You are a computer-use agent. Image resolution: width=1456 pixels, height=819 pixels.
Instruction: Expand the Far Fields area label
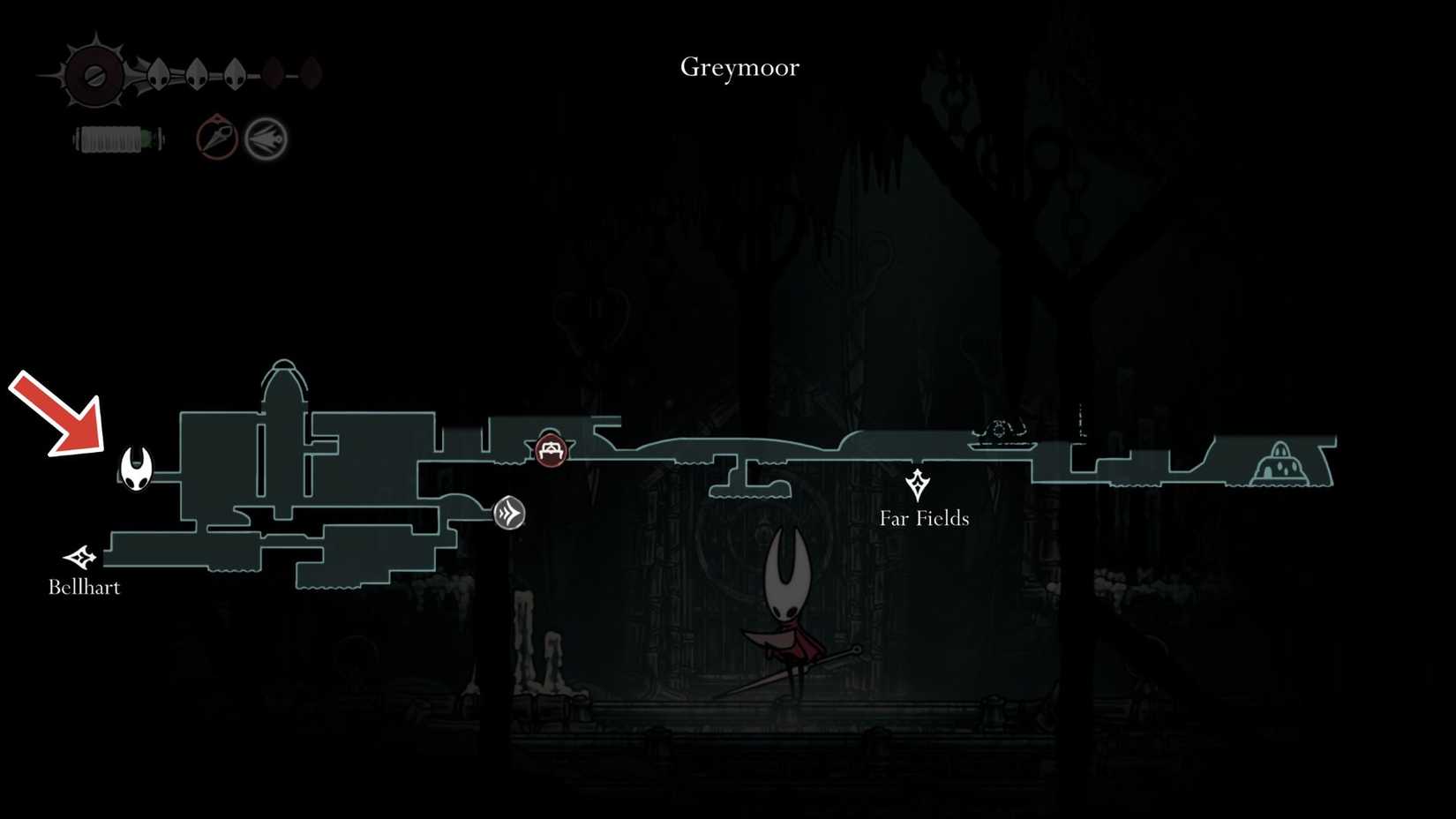point(922,519)
